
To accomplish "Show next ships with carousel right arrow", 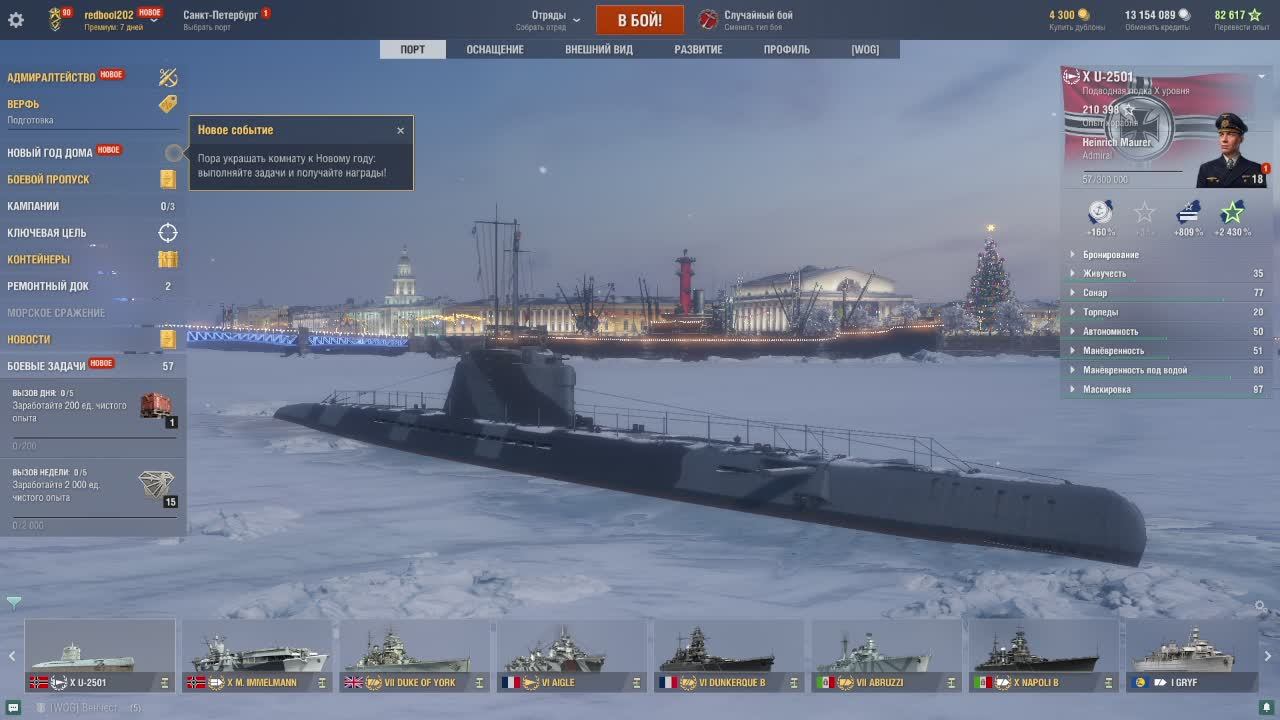I will [x=1267, y=657].
